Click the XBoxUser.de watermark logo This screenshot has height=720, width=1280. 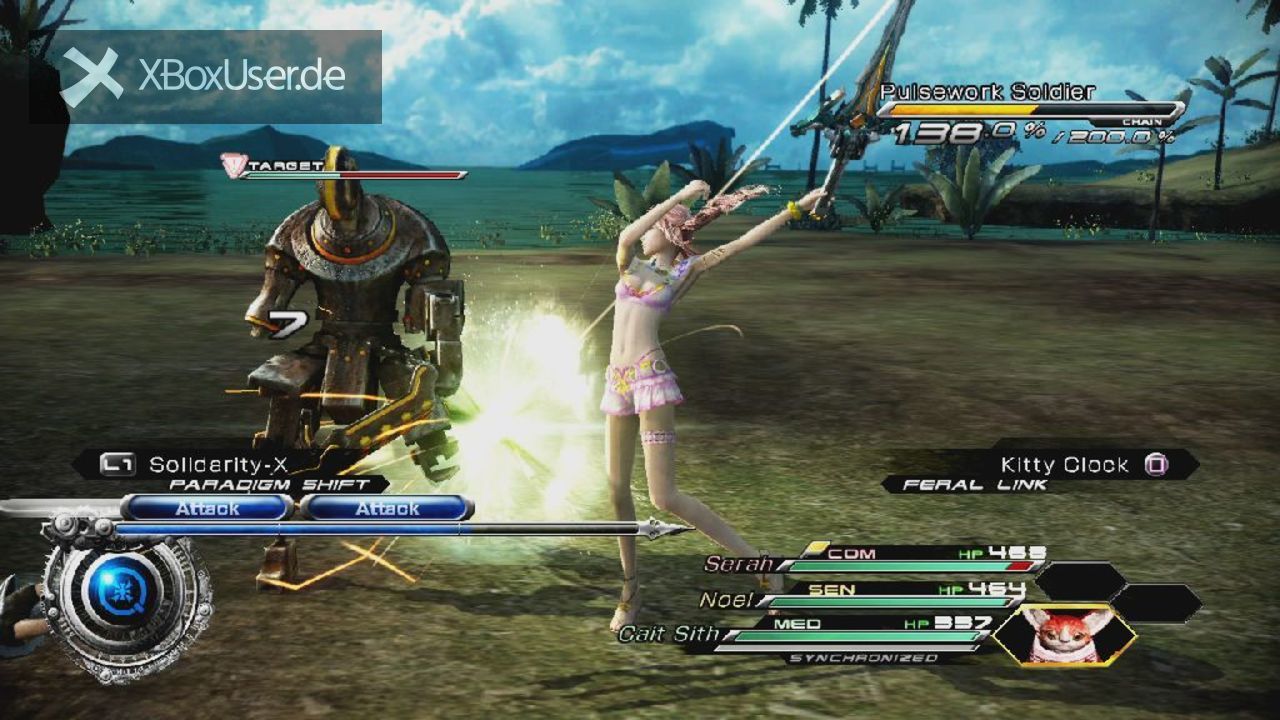point(206,77)
